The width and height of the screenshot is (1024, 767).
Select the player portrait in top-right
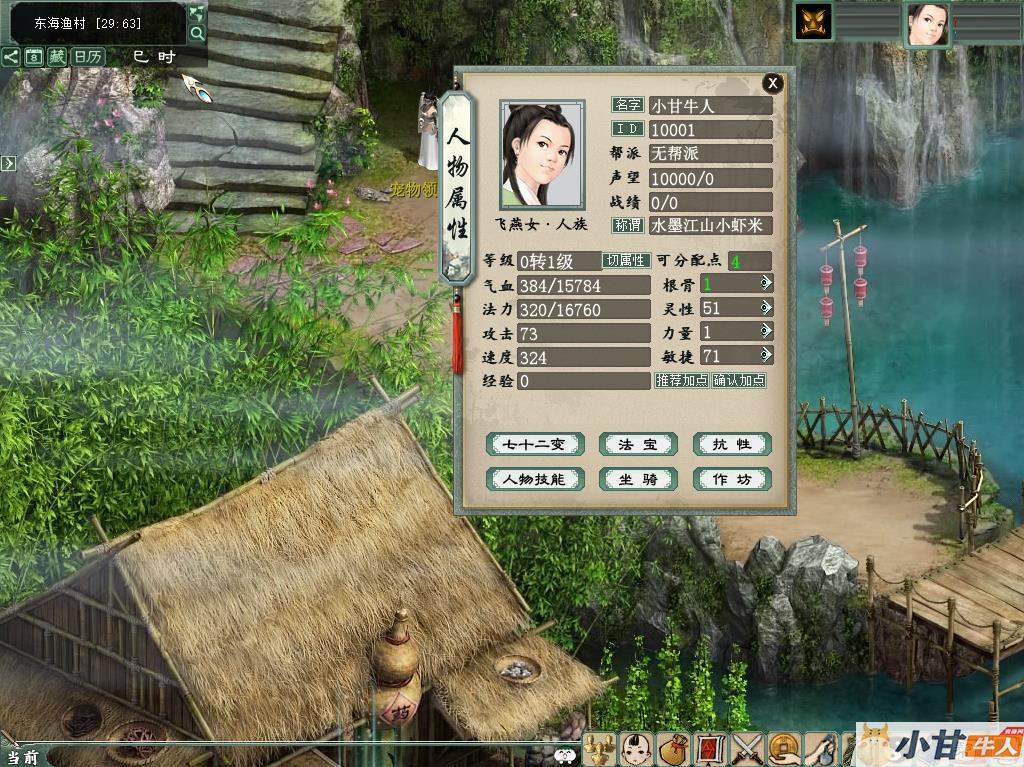[927, 24]
